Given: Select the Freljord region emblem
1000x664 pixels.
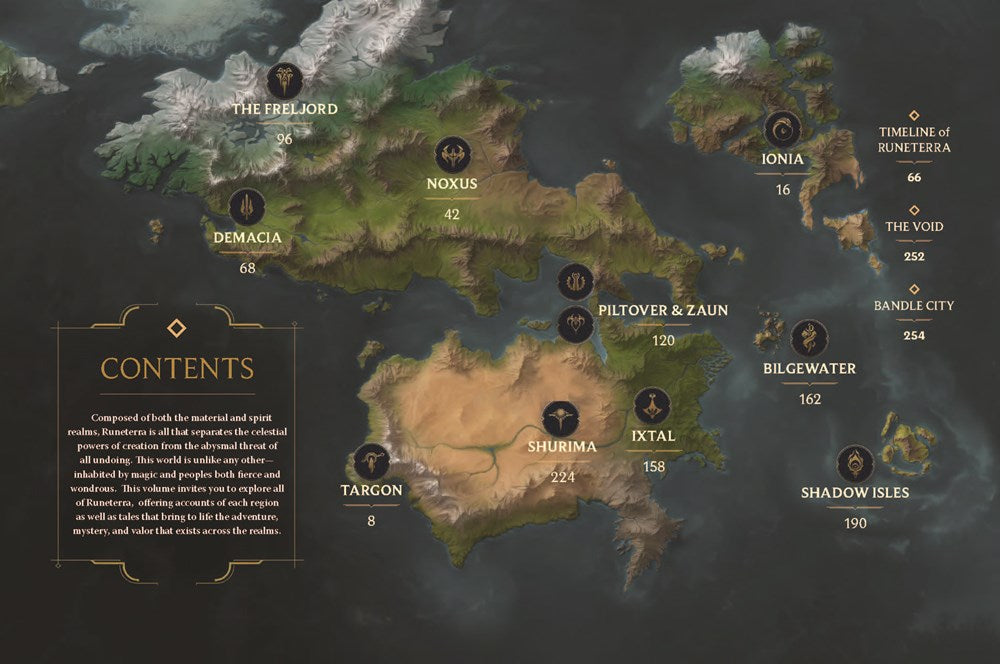Looking at the screenshot, I should (x=285, y=81).
